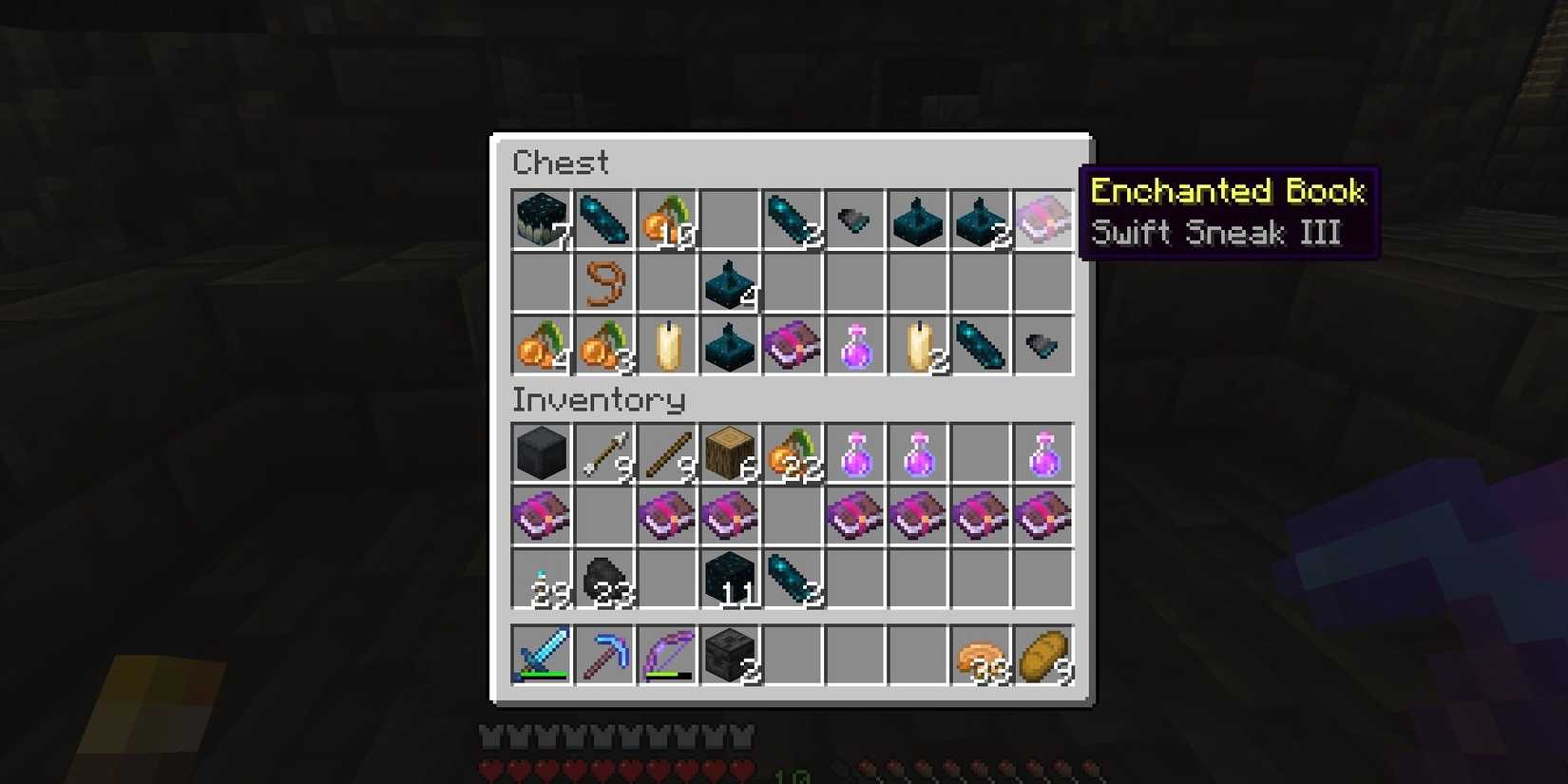
Task: Select the sculk catalyst stack of 7
Action: tap(540, 220)
